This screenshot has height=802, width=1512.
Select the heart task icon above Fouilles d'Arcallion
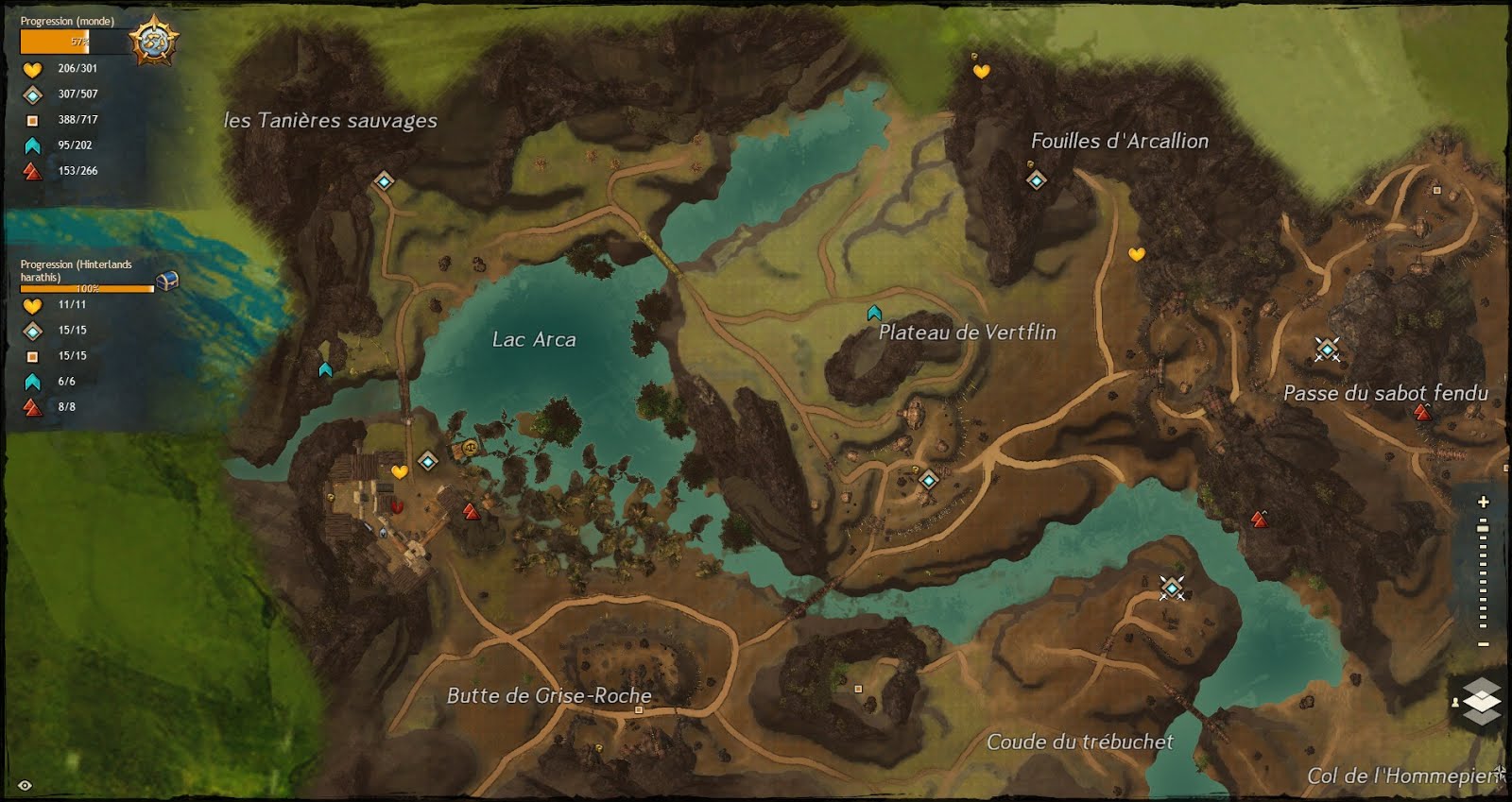tap(980, 70)
